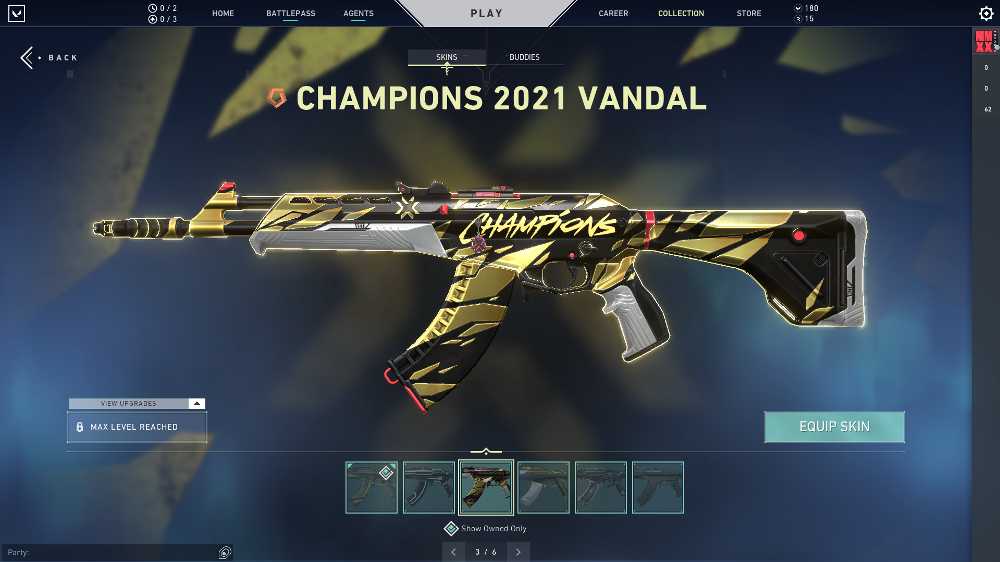1000x562 pixels.
Task: Click the Party chat input box
Action: point(110,552)
